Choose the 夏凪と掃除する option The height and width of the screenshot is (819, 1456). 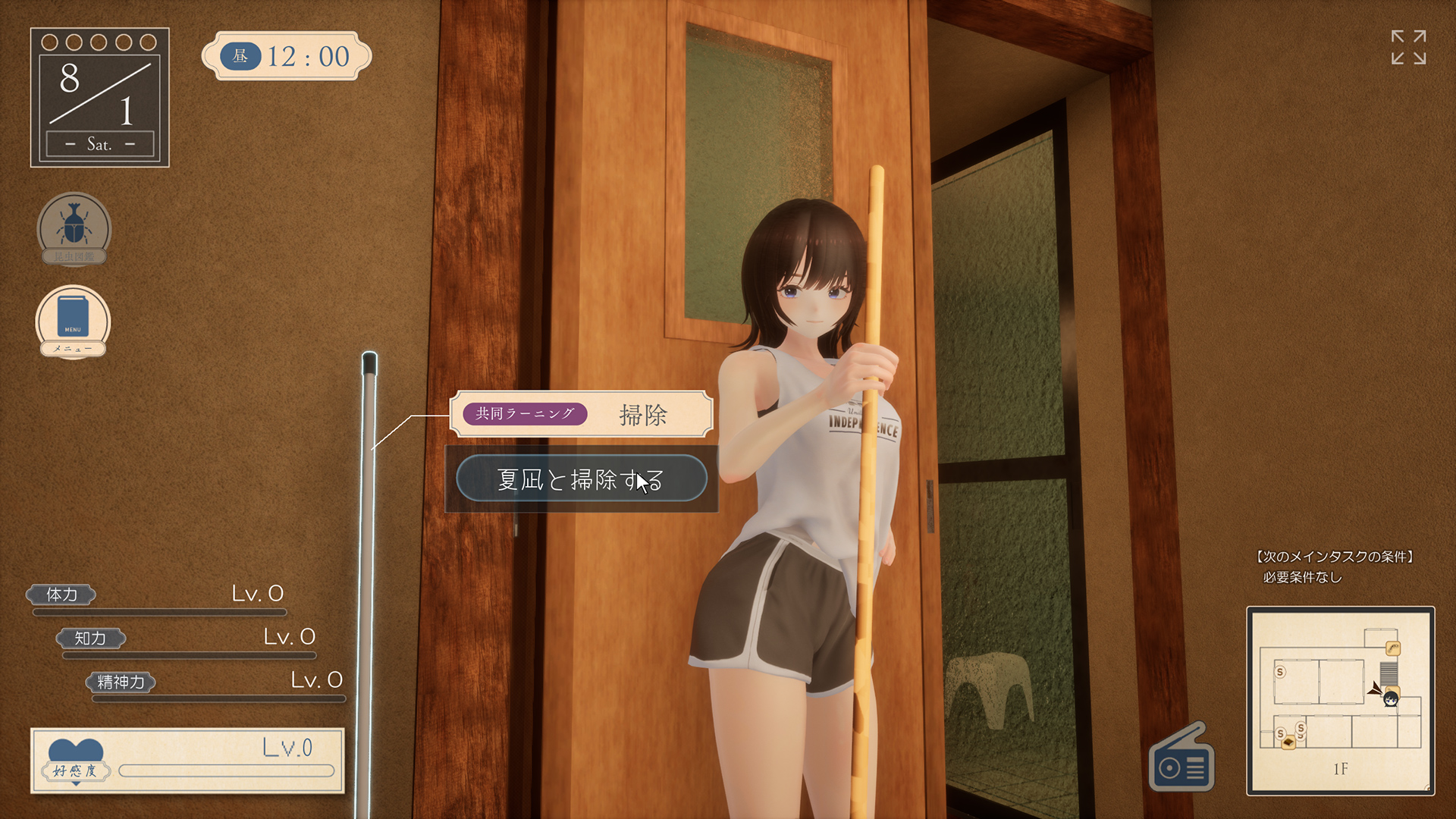pos(581,479)
